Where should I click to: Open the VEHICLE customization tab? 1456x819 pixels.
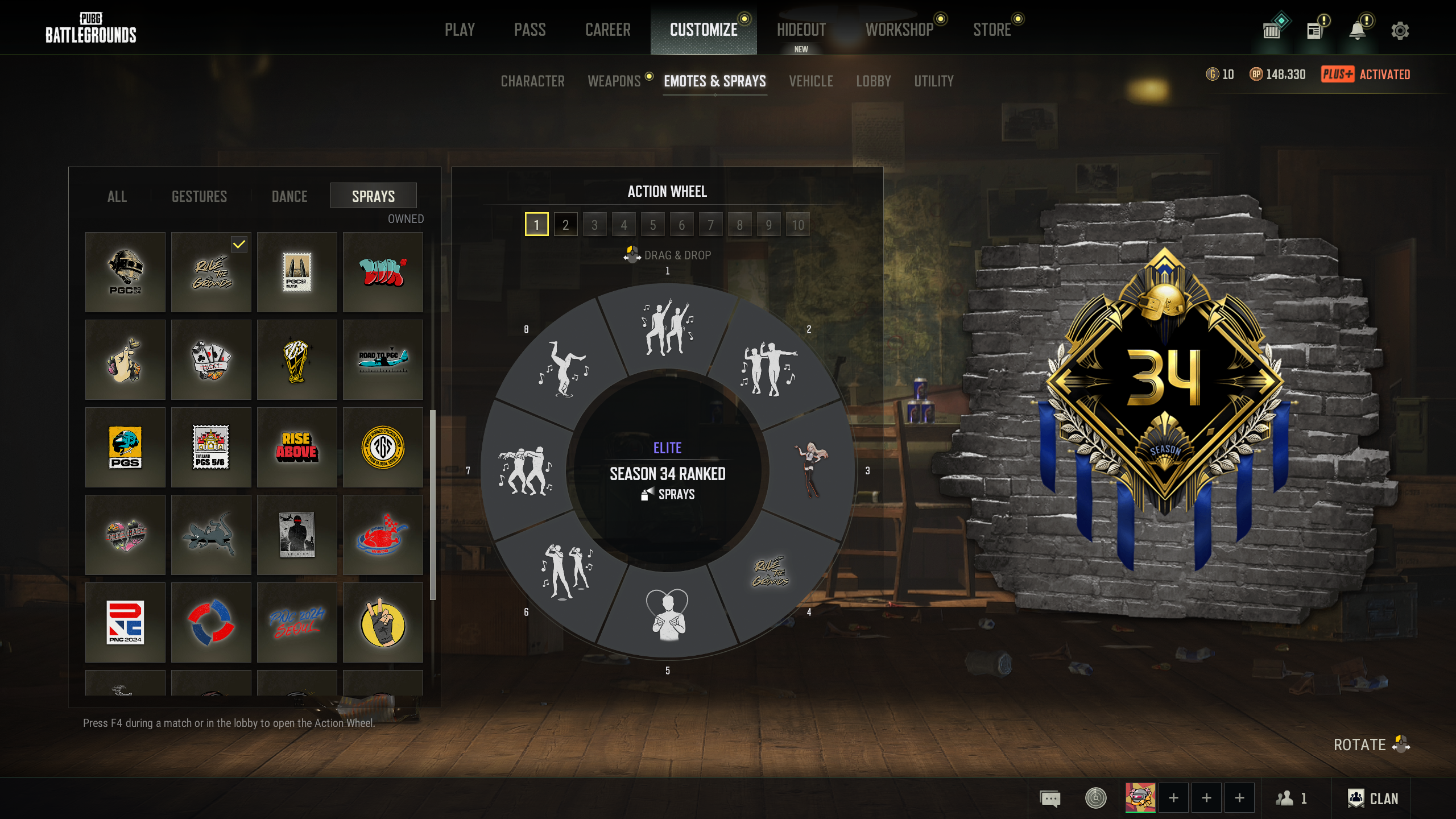pos(810,81)
